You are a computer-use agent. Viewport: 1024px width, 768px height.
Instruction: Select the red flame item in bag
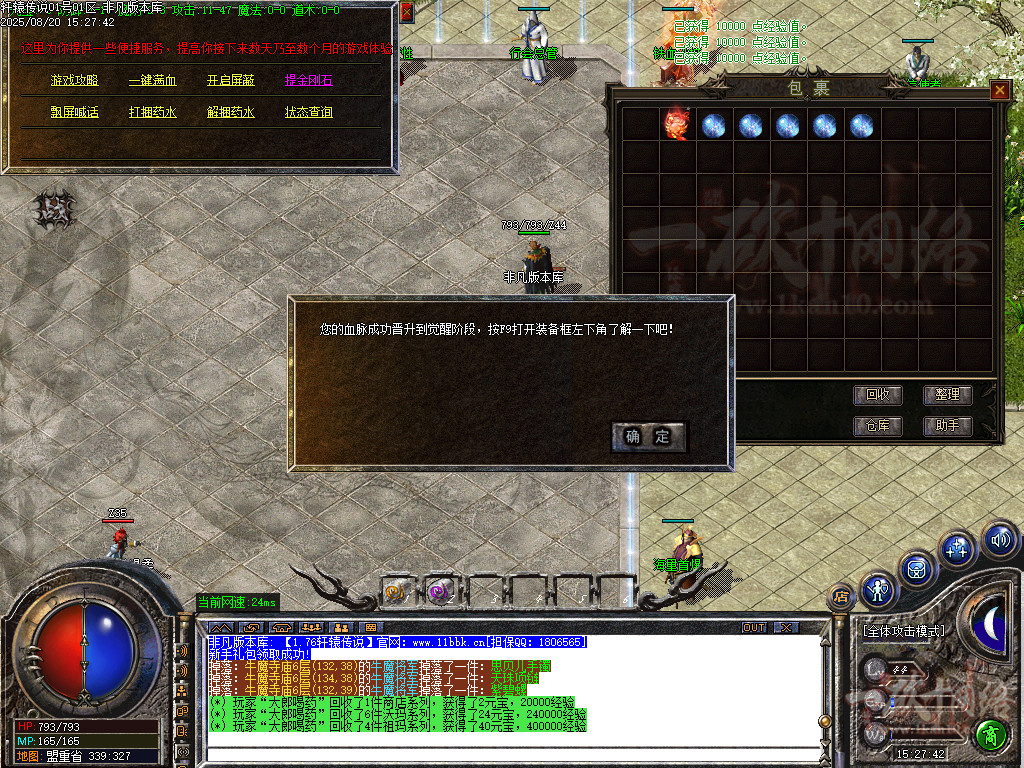(677, 125)
